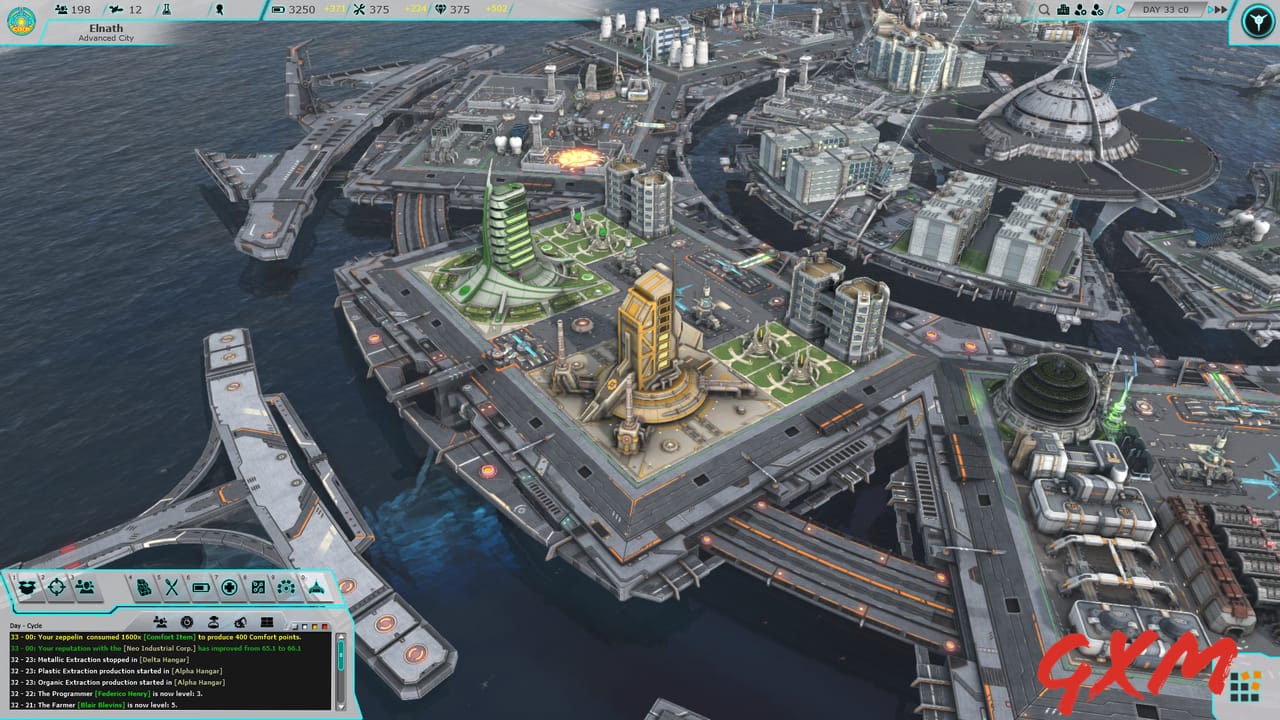Image resolution: width=1280 pixels, height=720 pixels.
Task: Toggle the citizens filter above the event log
Action: tap(159, 620)
